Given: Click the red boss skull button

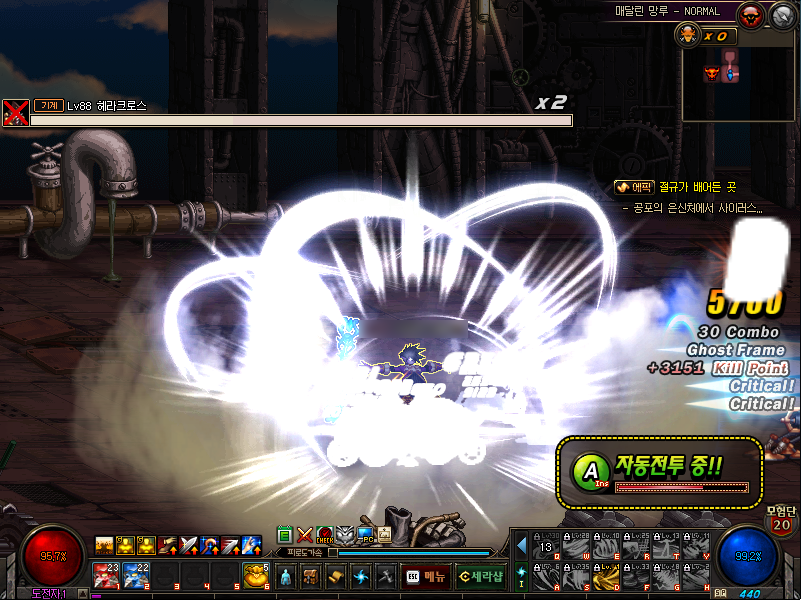Looking at the screenshot, I should click(752, 15).
